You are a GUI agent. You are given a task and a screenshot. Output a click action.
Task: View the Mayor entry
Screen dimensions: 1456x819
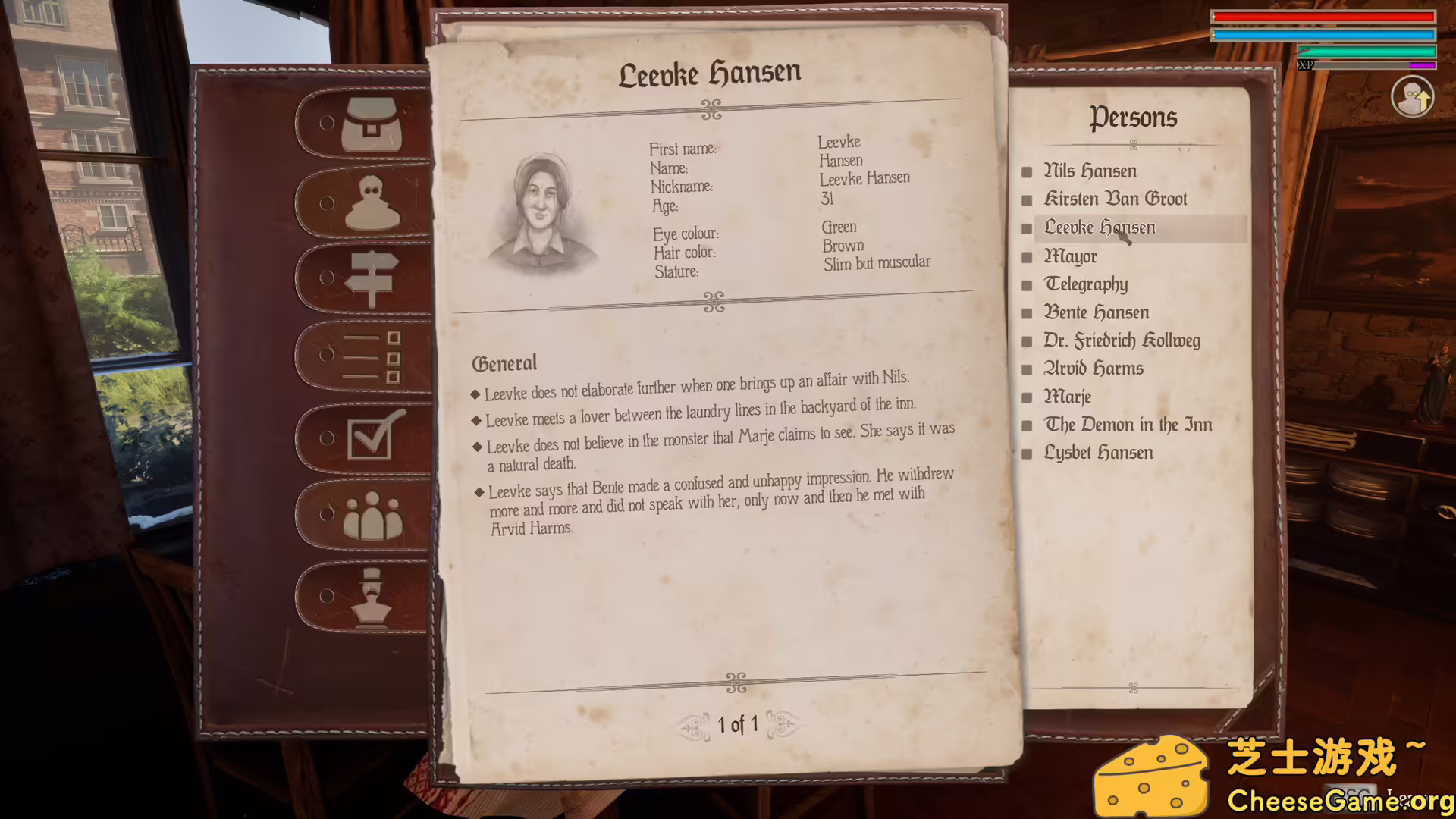point(1070,256)
